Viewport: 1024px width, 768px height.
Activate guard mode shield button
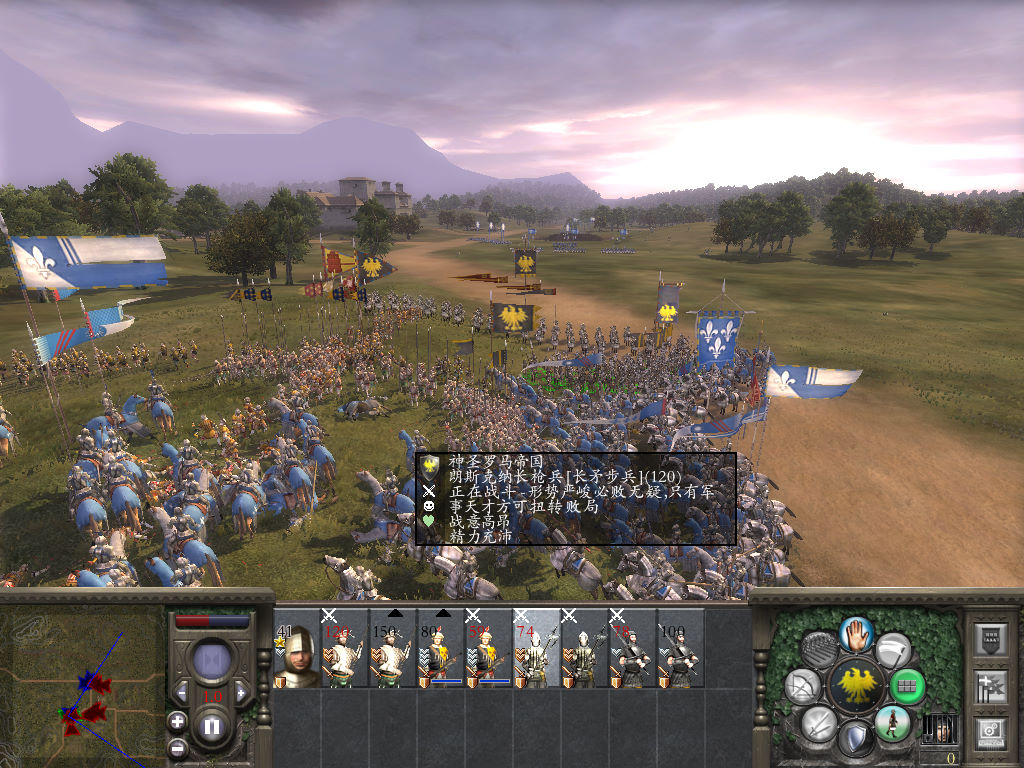855,738
